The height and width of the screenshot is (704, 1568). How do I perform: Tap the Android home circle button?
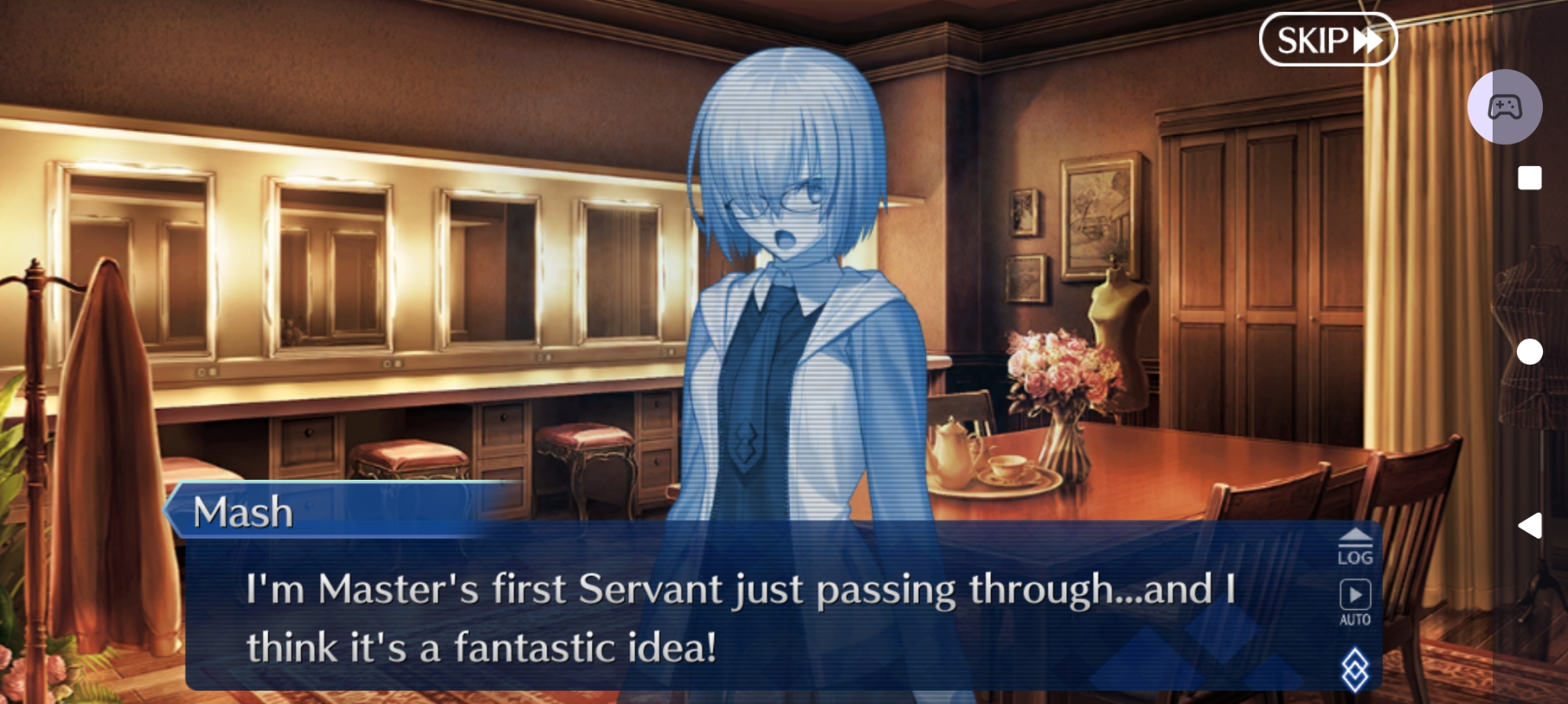1529,352
